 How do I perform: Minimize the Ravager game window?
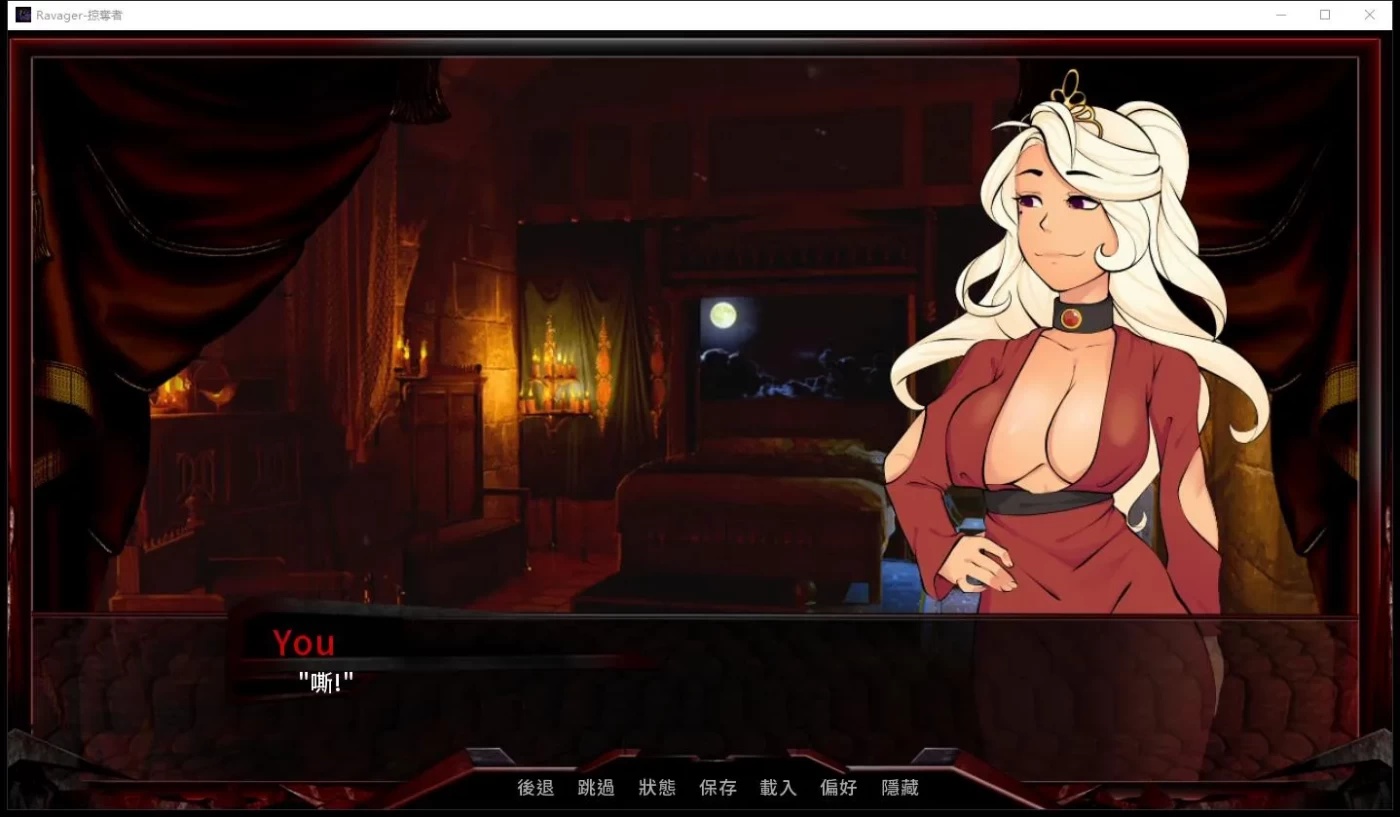click(1281, 14)
